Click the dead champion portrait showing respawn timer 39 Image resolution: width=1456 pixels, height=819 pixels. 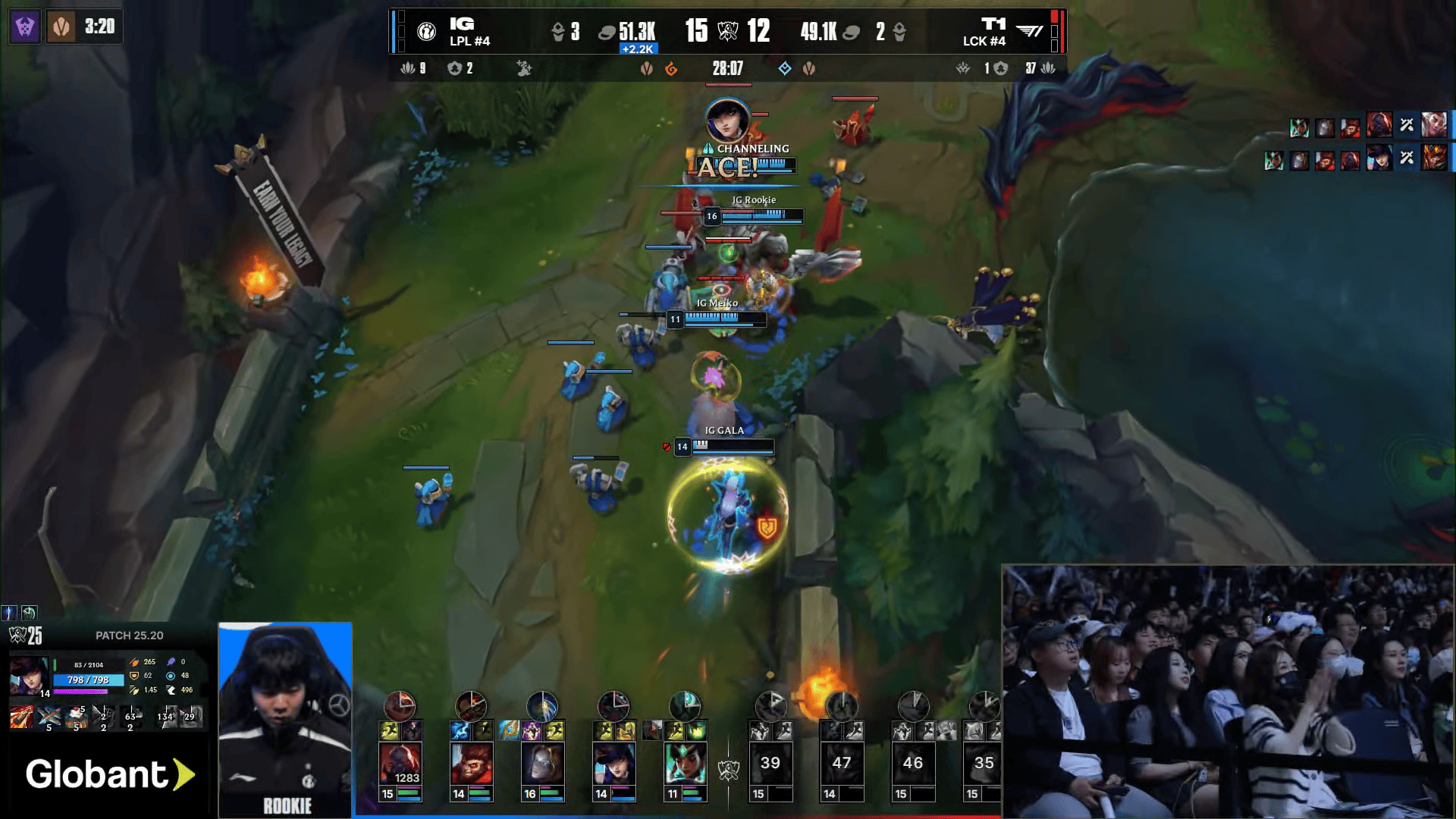[770, 763]
